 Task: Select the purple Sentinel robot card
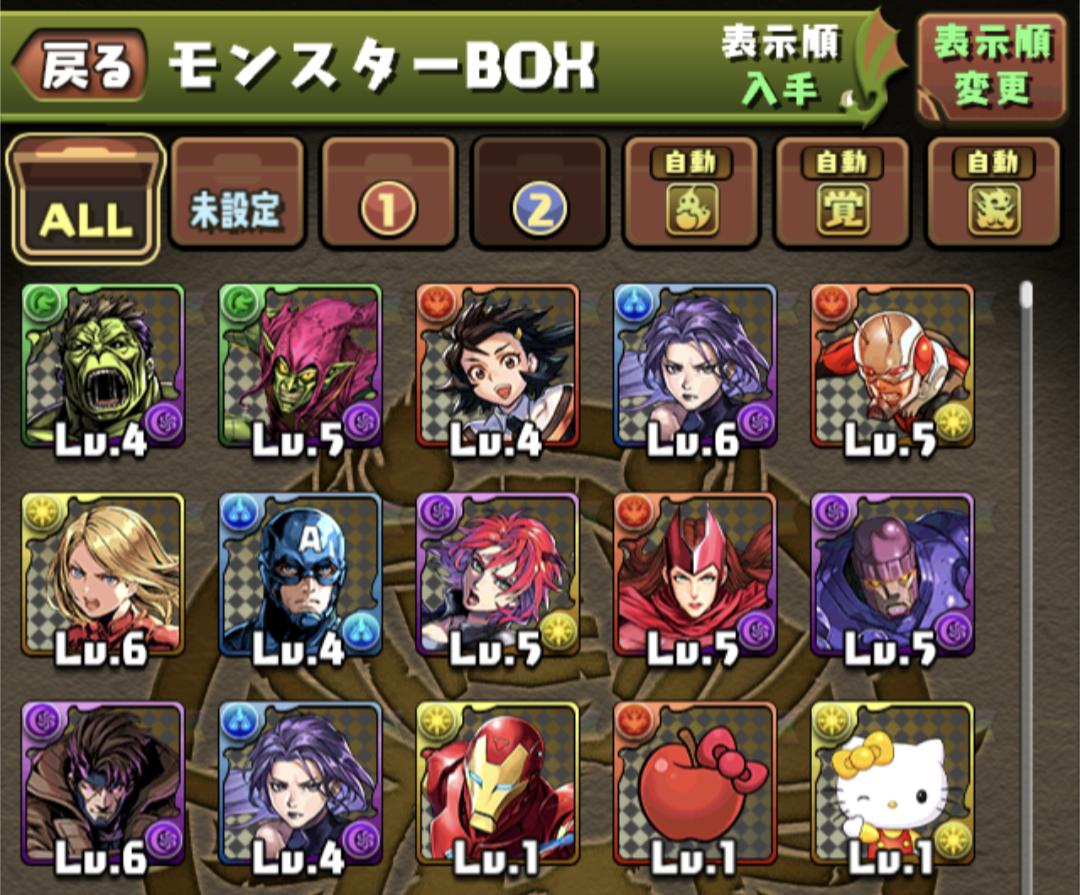tap(892, 575)
